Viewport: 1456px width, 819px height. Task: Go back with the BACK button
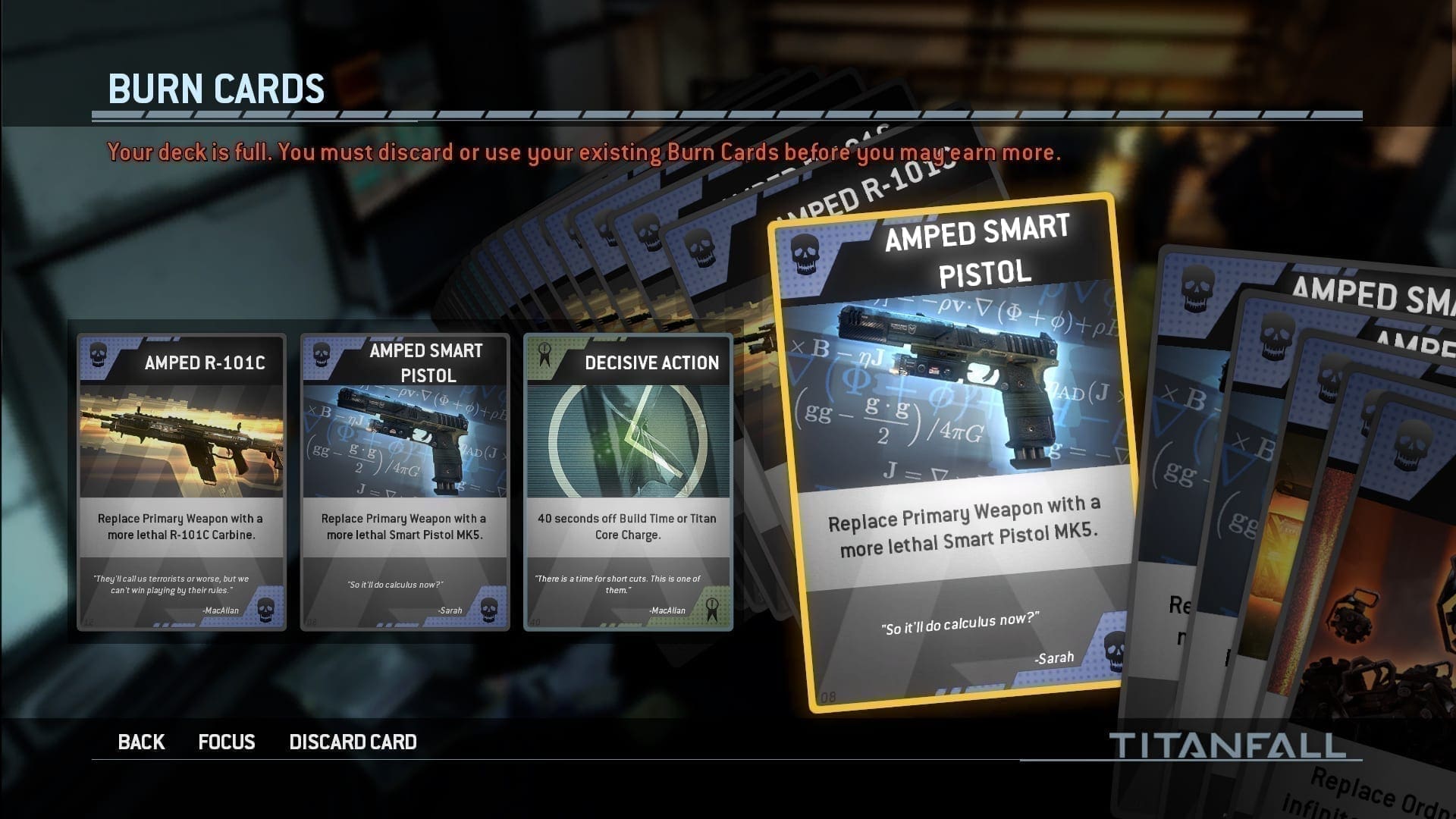tap(141, 742)
